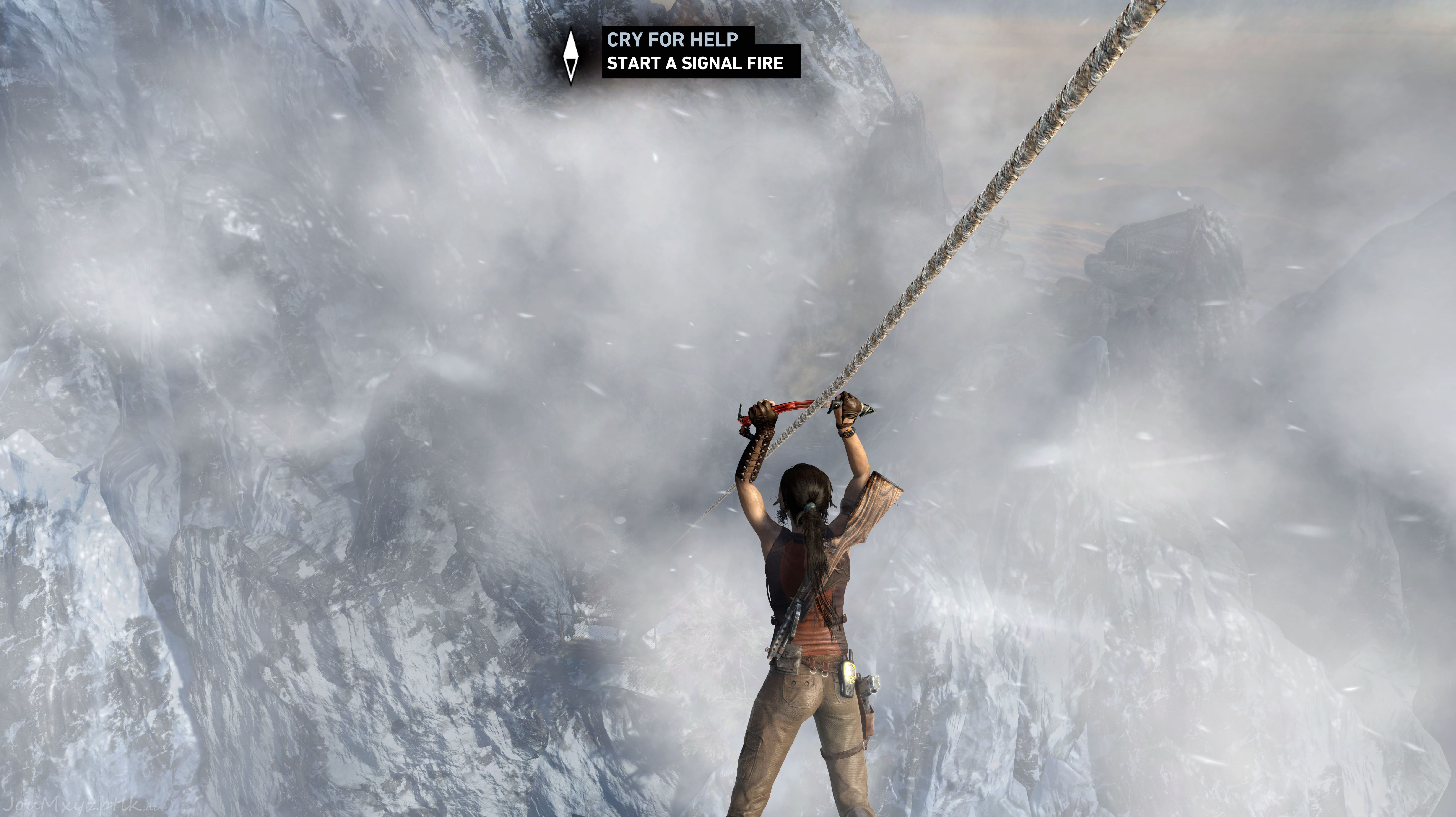Click the white compass marker icon

click(x=571, y=57)
